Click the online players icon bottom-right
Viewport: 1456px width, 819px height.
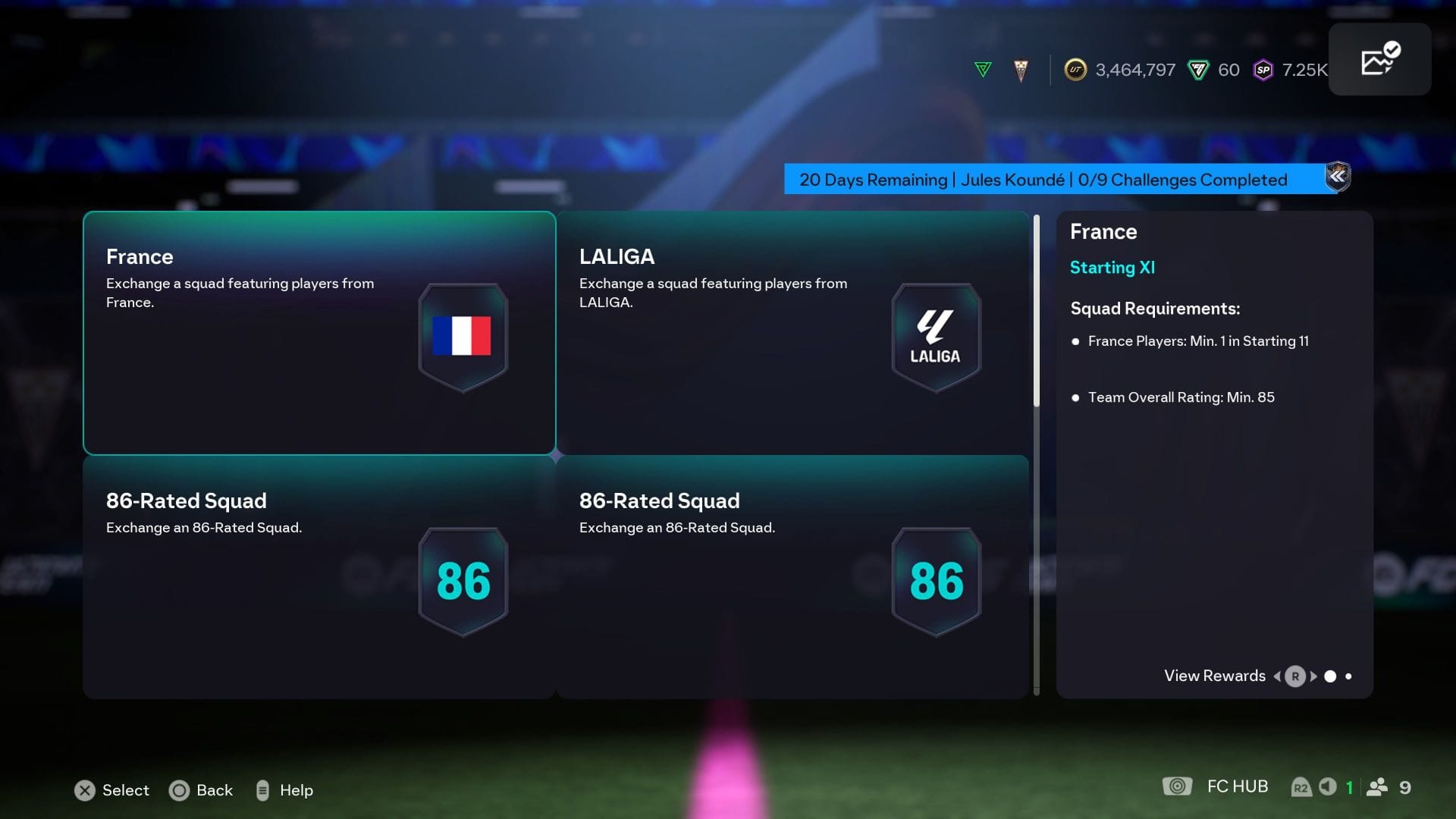point(1377,786)
